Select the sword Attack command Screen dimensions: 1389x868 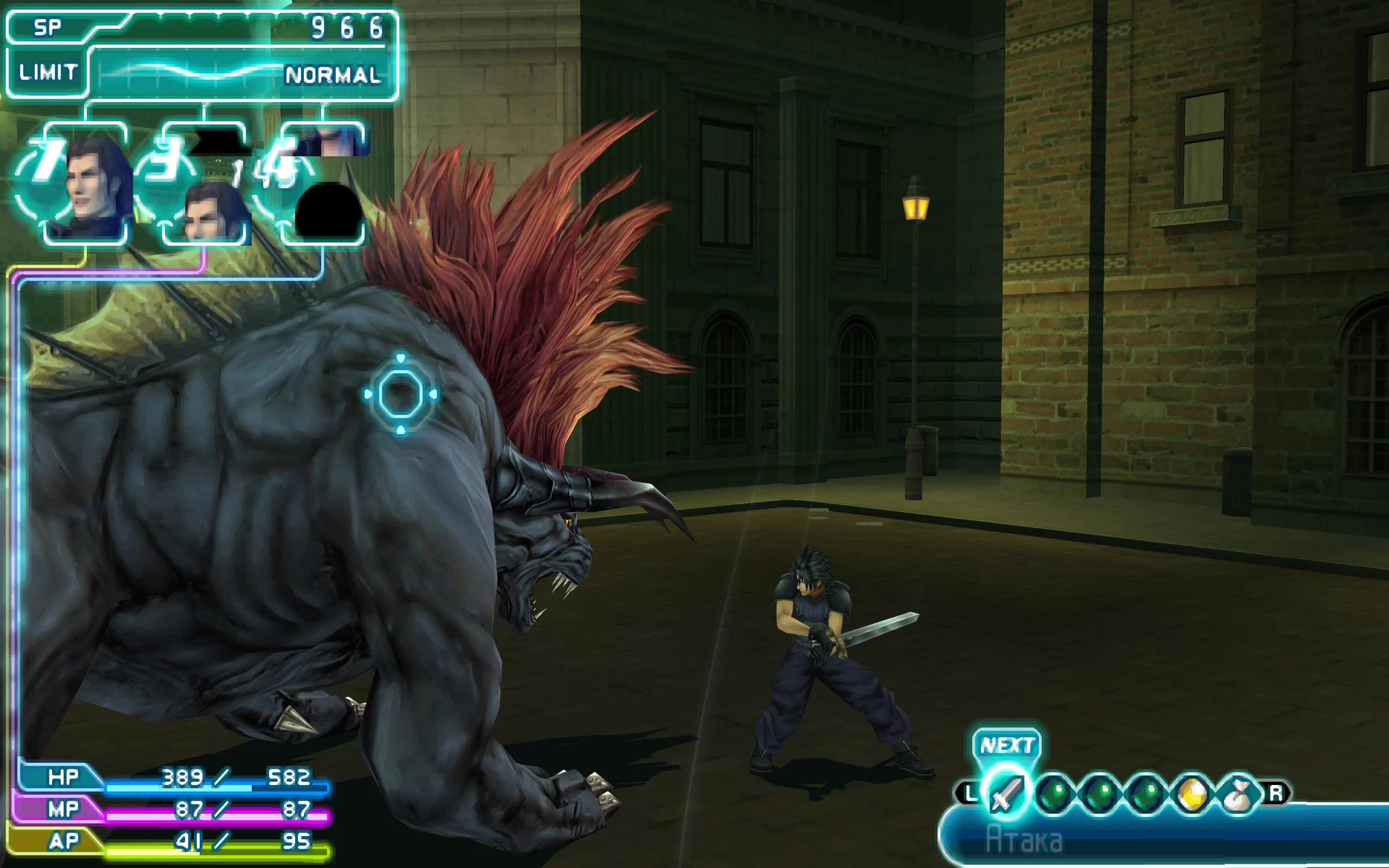click(1006, 794)
